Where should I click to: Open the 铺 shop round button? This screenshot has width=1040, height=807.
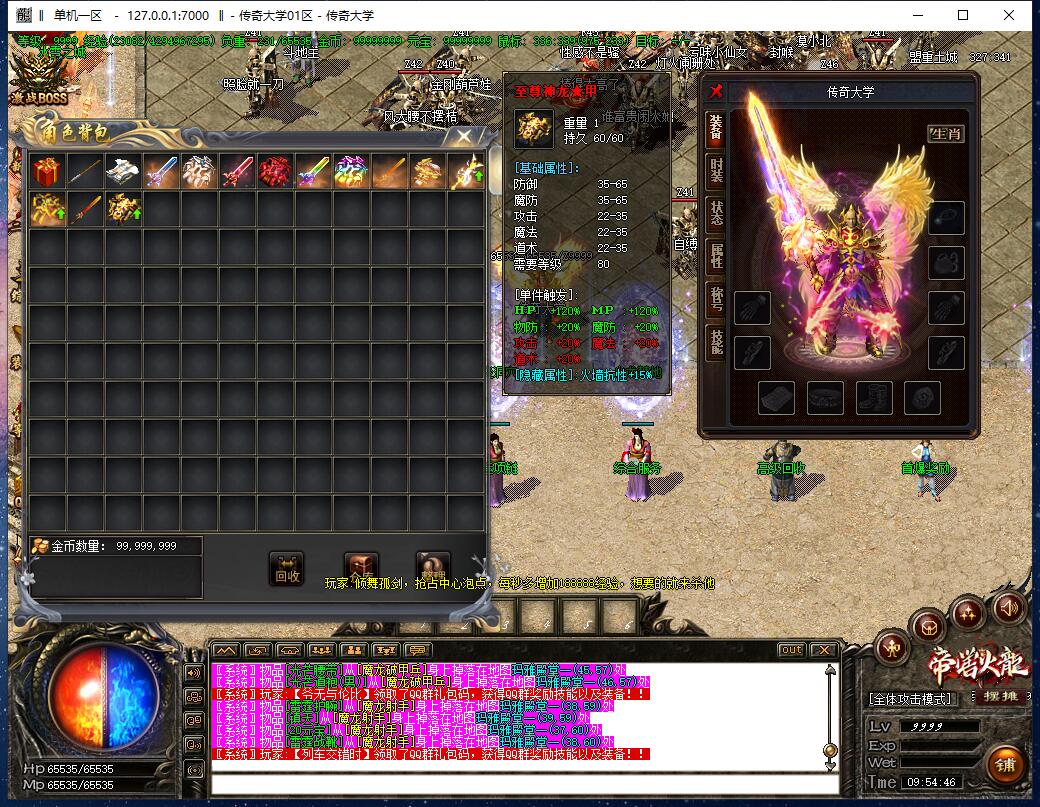pos(1005,765)
